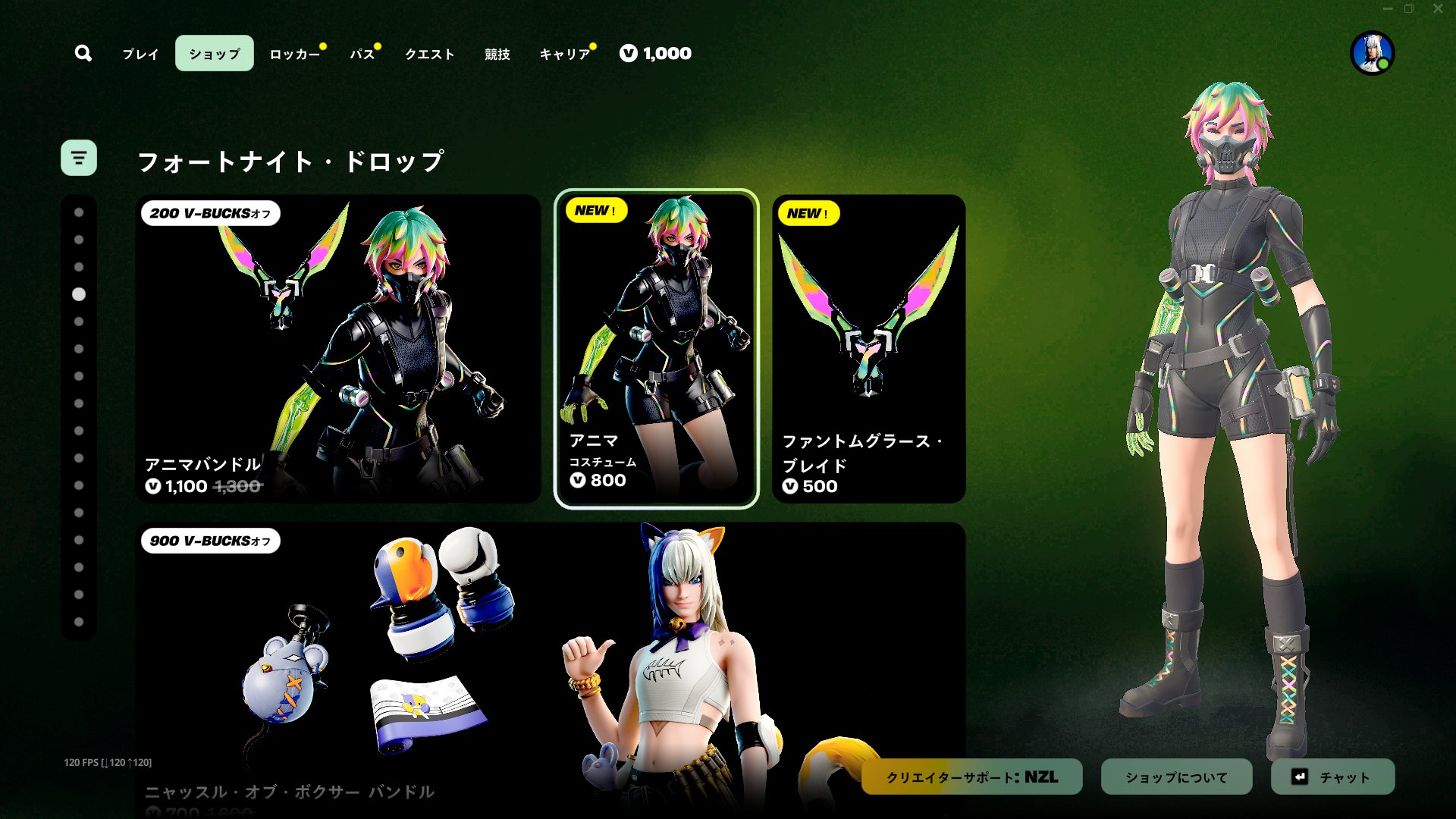The image size is (1456, 819).
Task: Open the shop filter options icon
Action: [79, 158]
